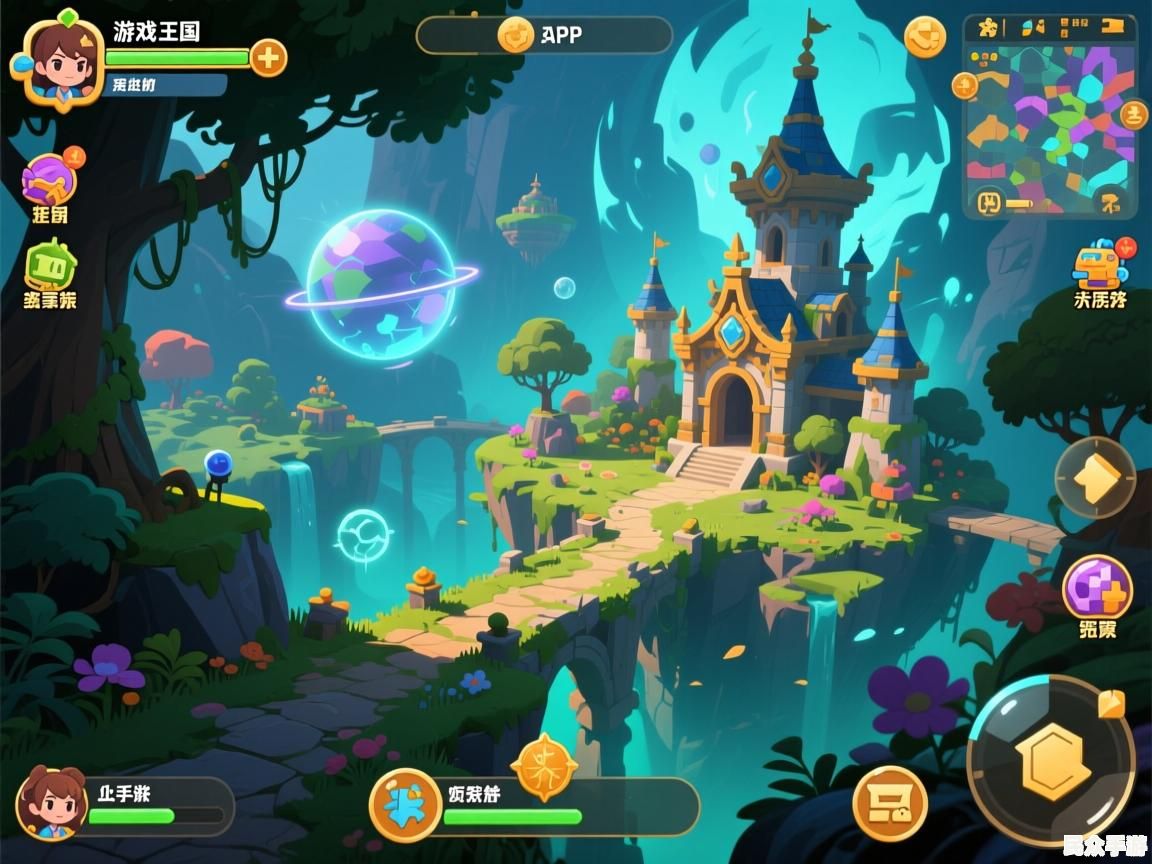This screenshot has height=864, width=1152.
Task: Click the blue puzzle piece icon at bottom center
Action: 405,805
